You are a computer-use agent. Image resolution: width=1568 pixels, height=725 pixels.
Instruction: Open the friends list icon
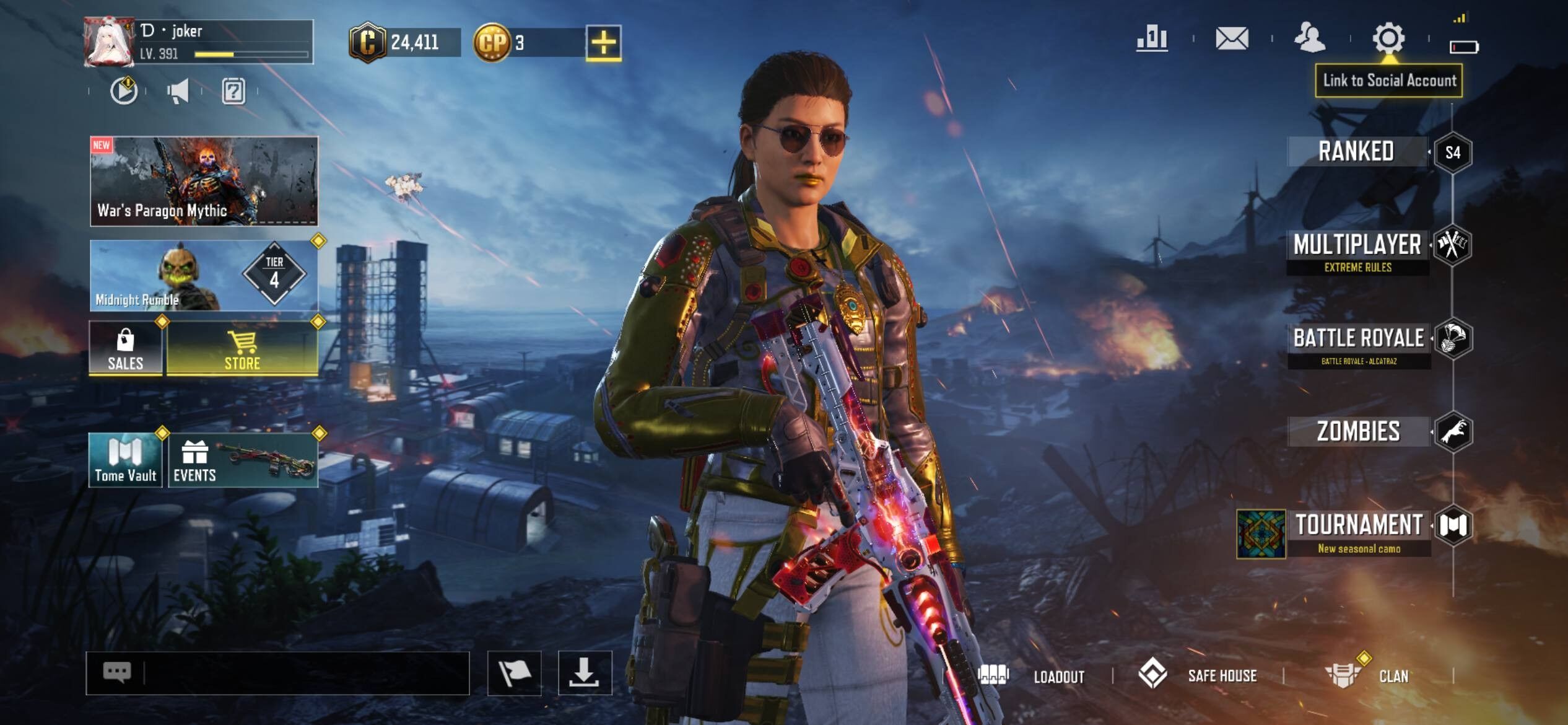[x=1310, y=38]
